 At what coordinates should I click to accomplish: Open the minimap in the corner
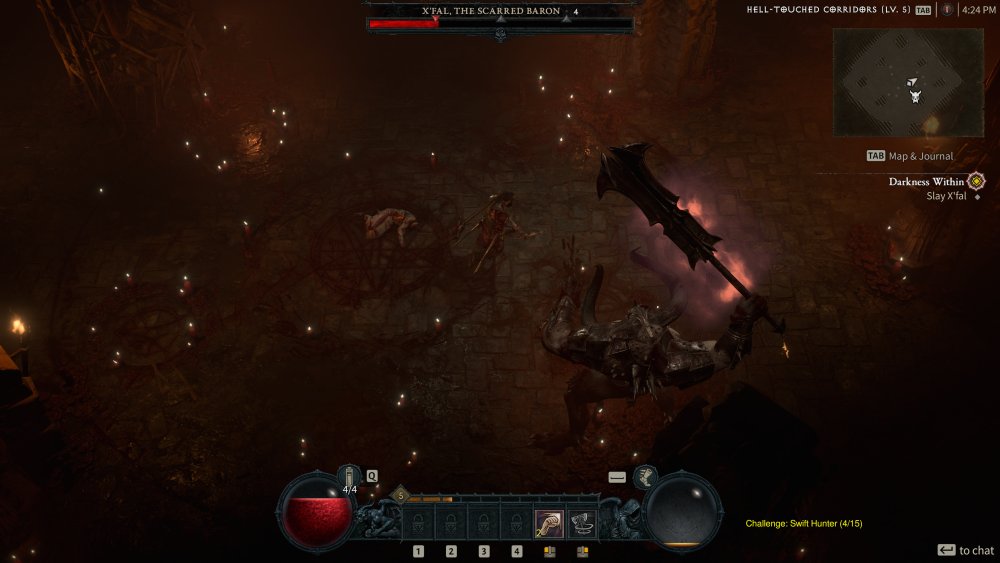coord(908,82)
